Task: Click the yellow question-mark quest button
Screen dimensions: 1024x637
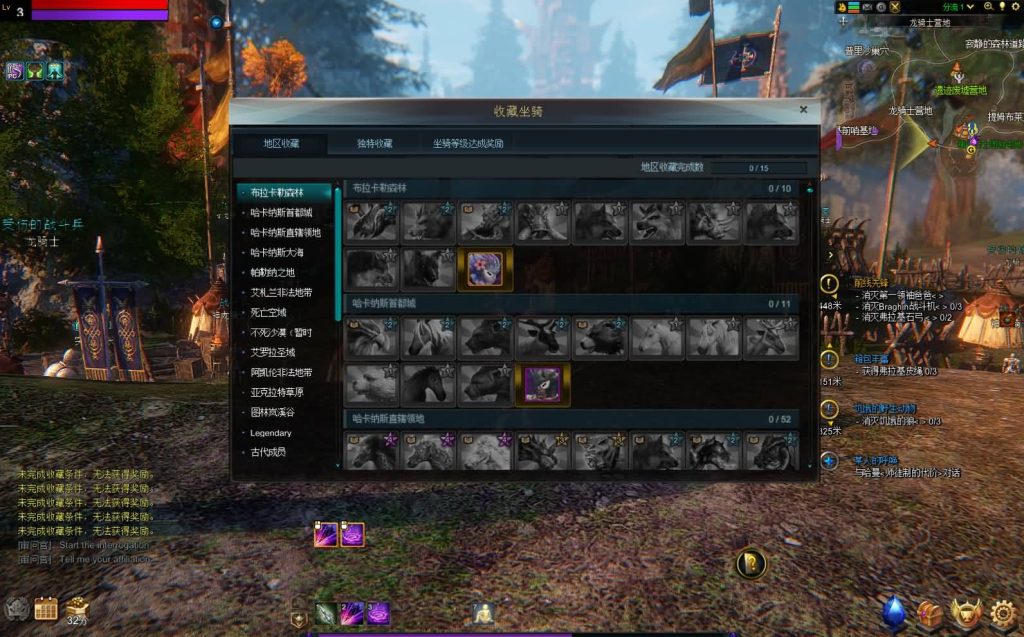Action: pos(750,564)
